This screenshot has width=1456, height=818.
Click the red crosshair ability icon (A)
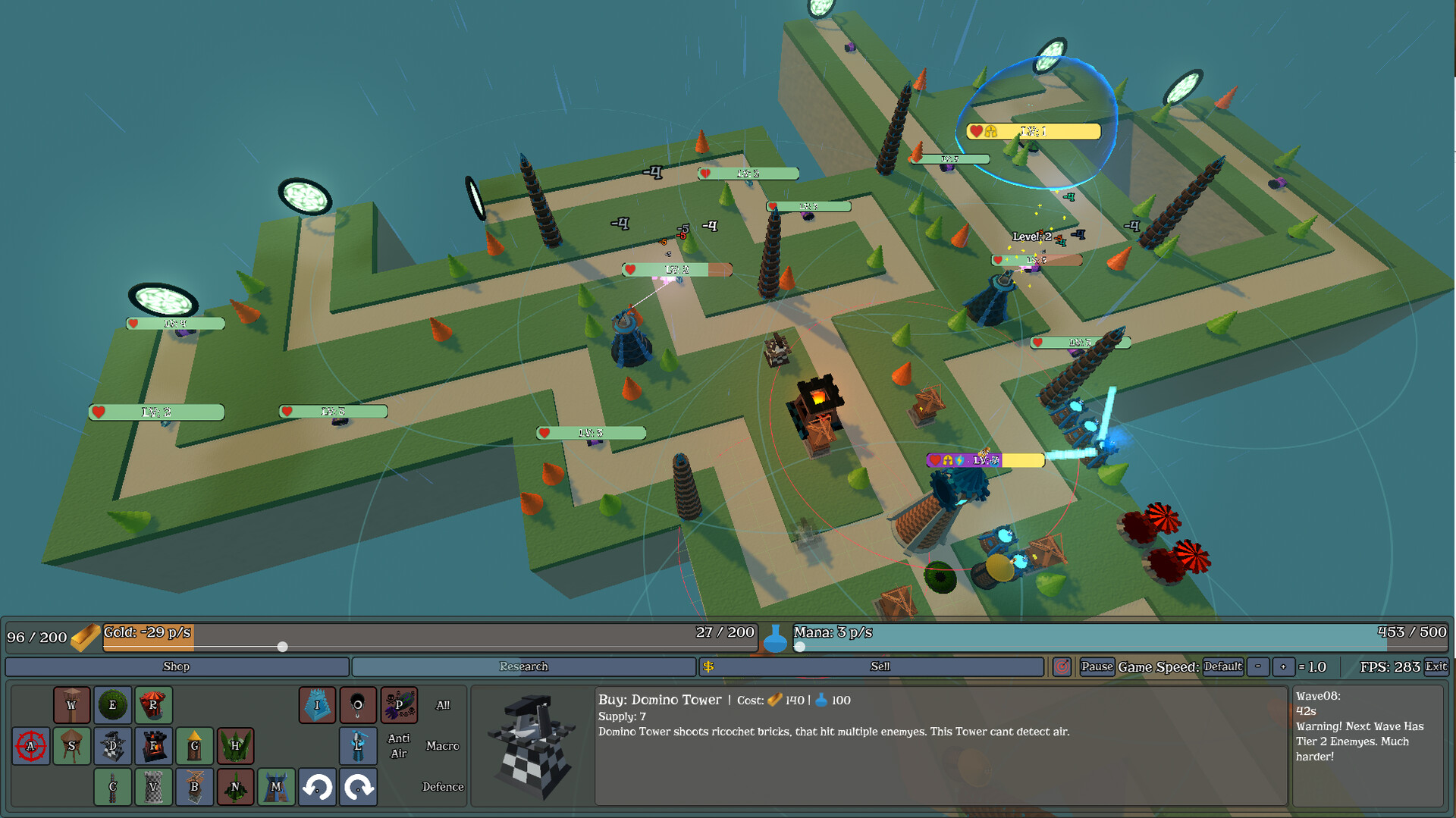[x=30, y=745]
